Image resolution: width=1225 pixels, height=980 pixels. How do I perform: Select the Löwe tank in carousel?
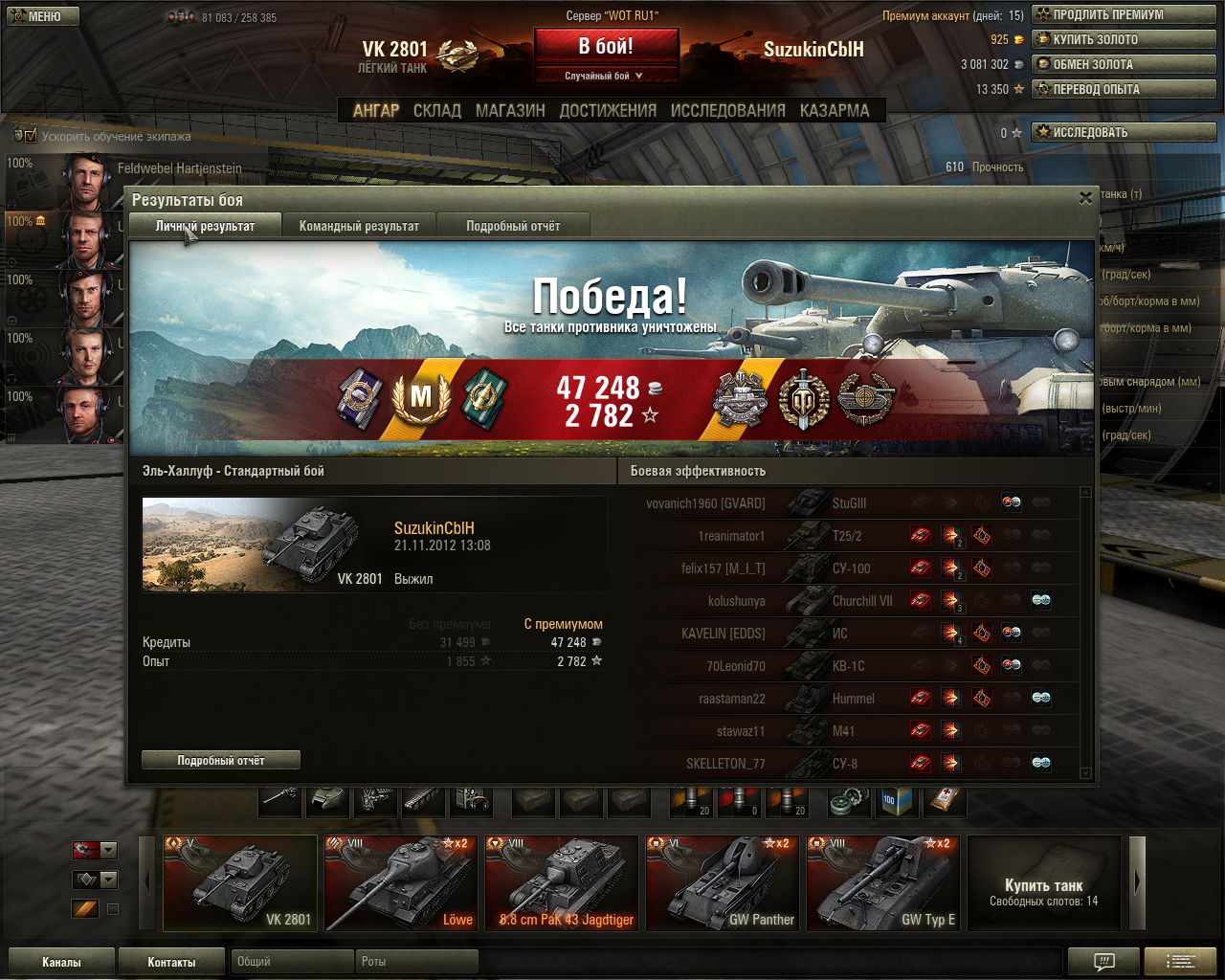click(400, 882)
